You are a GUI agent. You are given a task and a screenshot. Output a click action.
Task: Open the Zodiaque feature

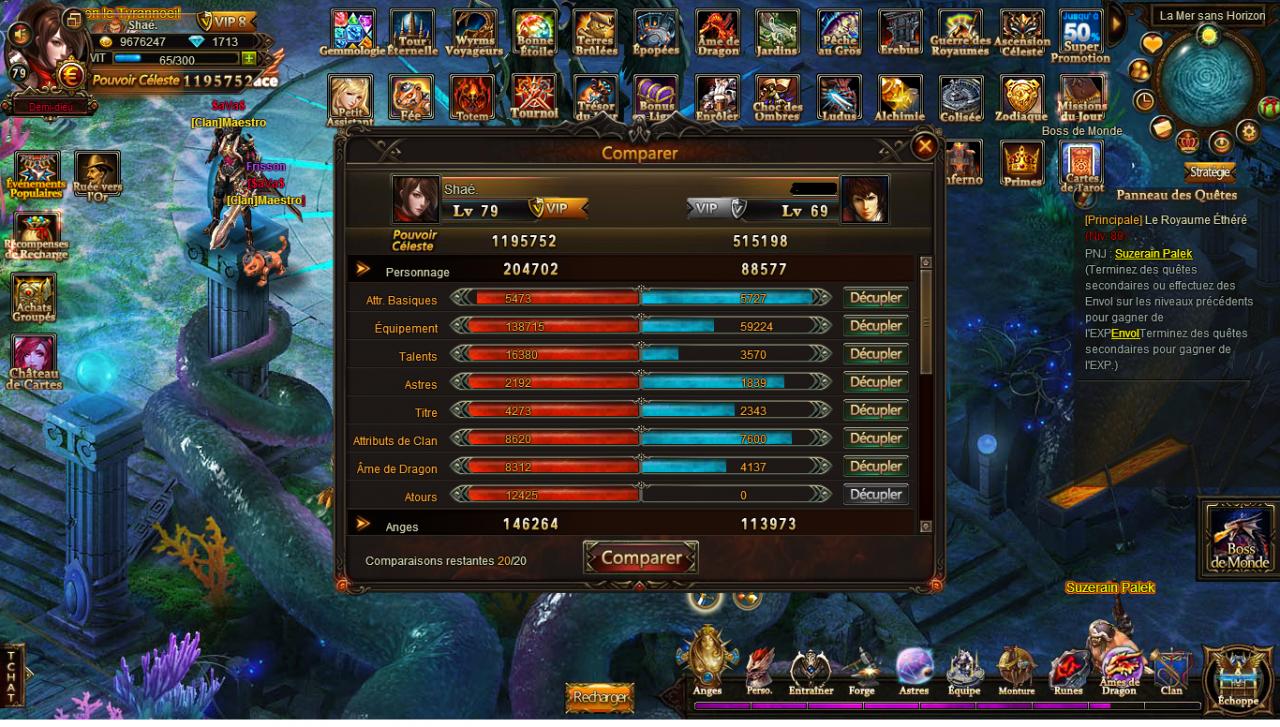pyautogui.click(x=1021, y=98)
